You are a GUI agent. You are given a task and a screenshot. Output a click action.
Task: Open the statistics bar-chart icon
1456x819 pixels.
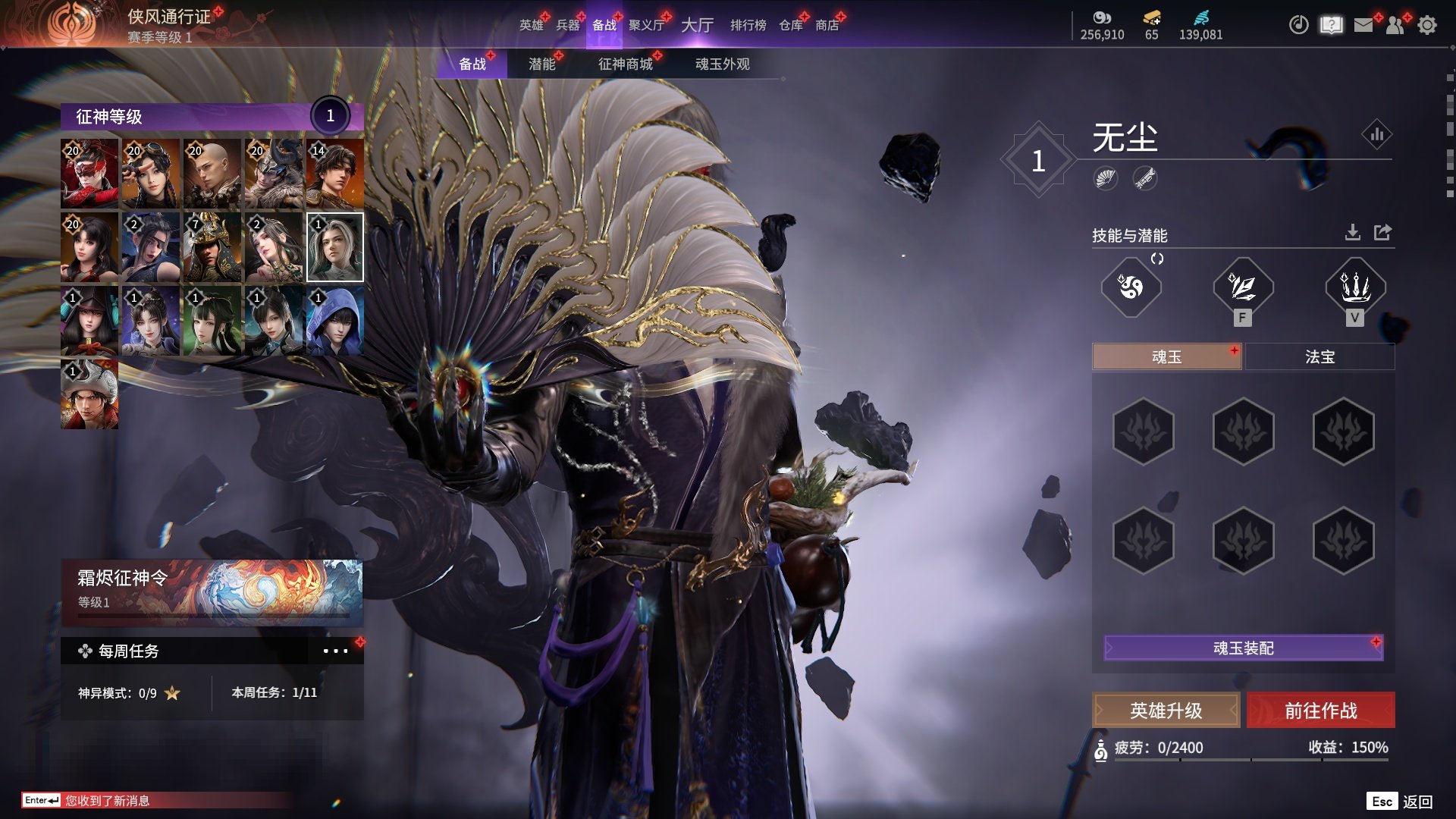click(1376, 135)
